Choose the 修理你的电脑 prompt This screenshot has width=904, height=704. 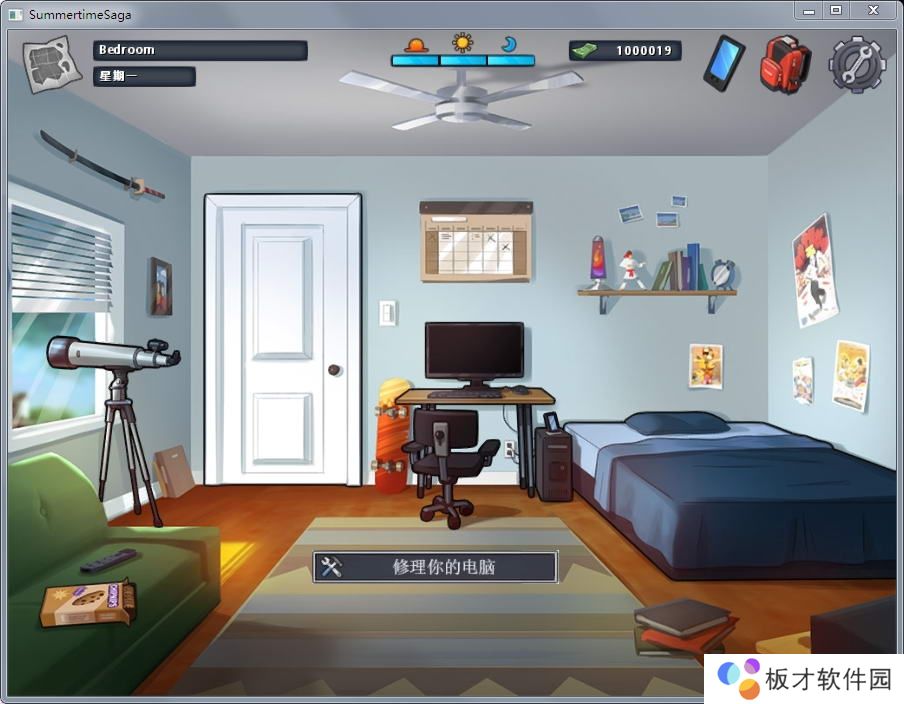435,567
